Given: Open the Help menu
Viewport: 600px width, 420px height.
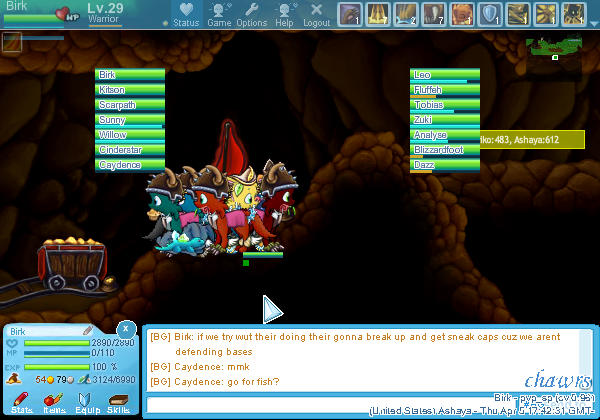Looking at the screenshot, I should 284,15.
